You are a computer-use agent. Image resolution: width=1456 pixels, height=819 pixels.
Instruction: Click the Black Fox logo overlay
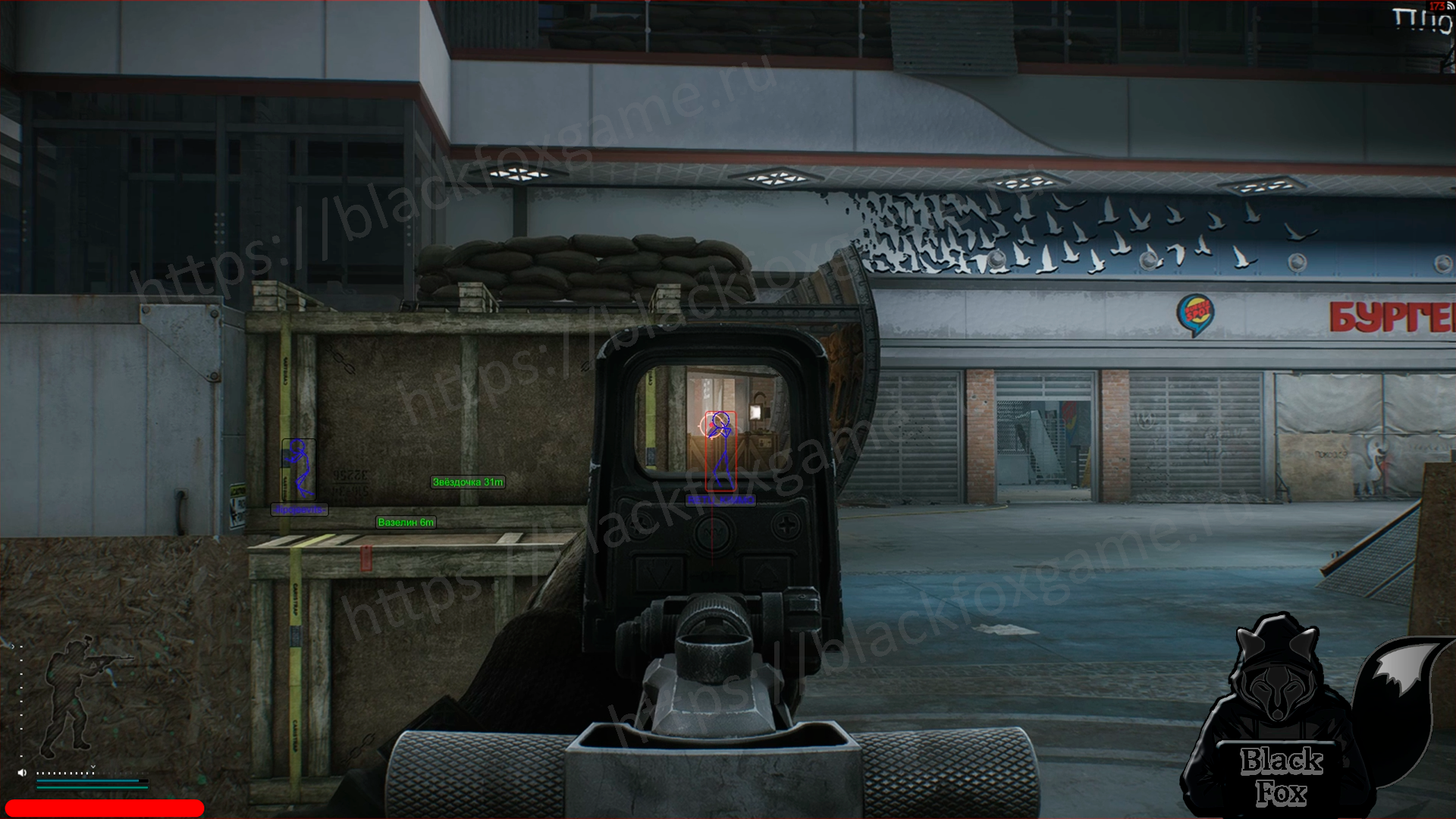point(1289,720)
